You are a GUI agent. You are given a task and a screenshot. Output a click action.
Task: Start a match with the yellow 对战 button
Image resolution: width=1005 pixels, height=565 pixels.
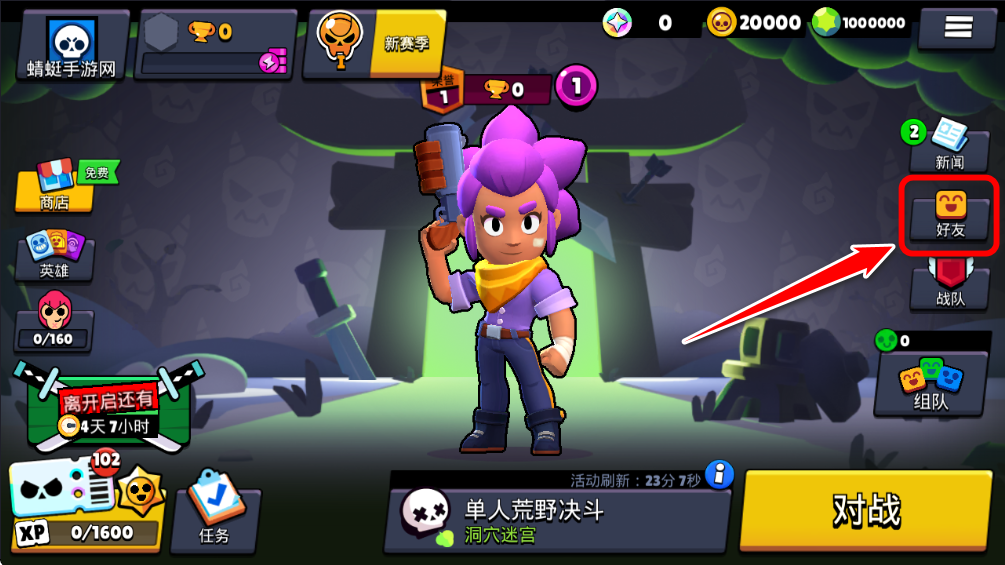pyautogui.click(x=866, y=510)
